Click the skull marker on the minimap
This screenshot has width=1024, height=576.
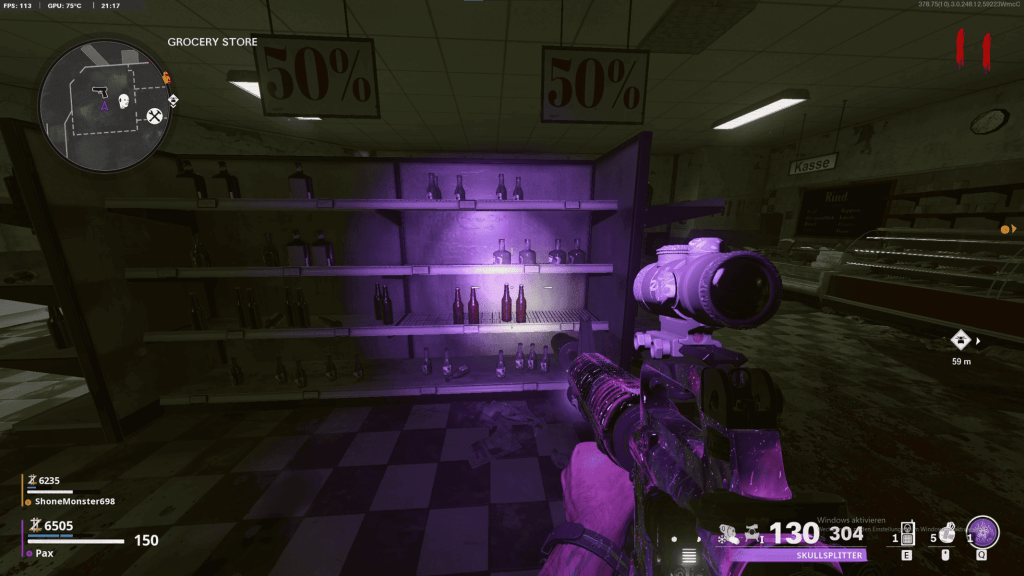pos(124,102)
